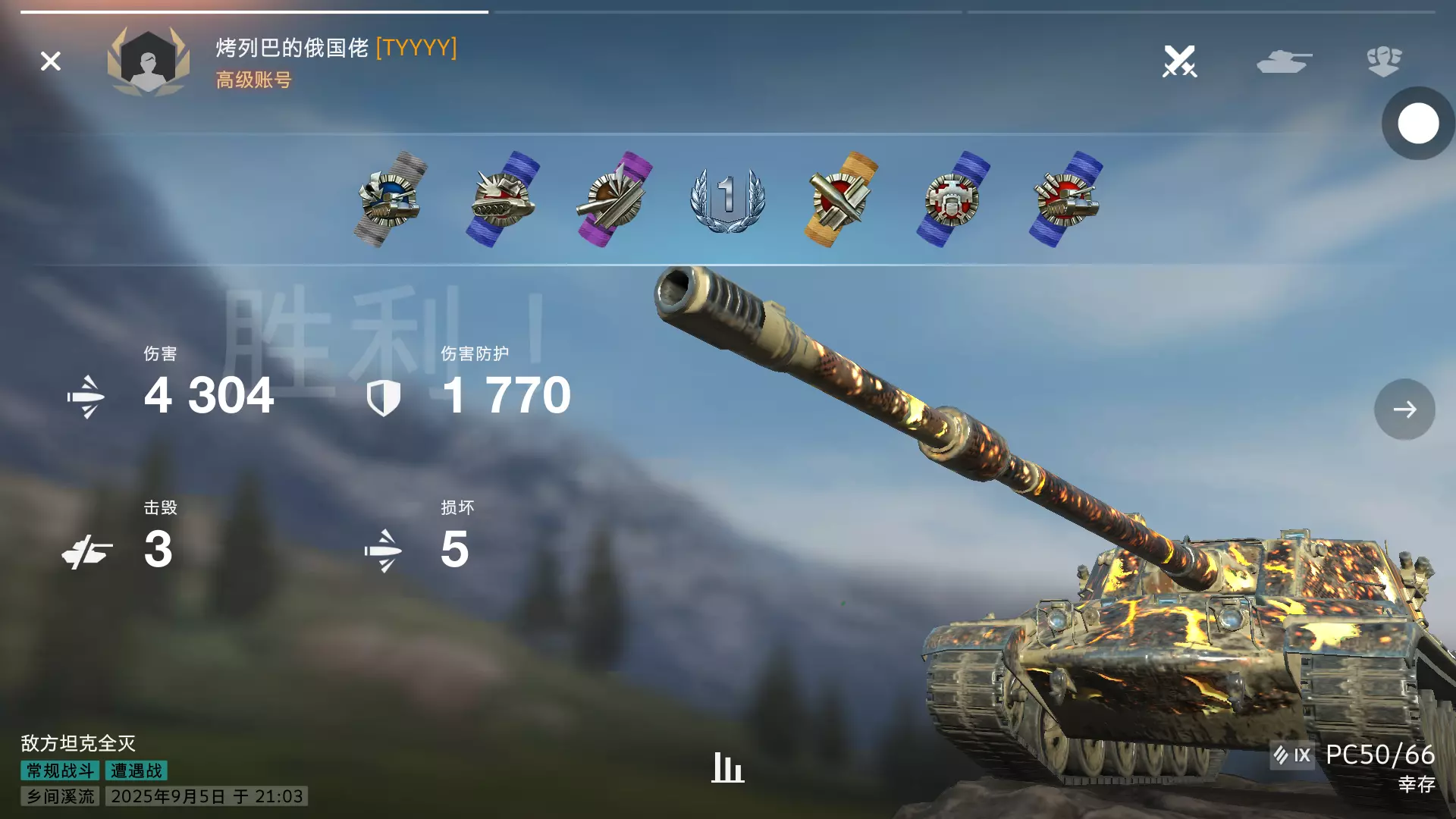The image size is (1456, 819).
Task: Close the battle results screen
Action: pyautogui.click(x=51, y=61)
